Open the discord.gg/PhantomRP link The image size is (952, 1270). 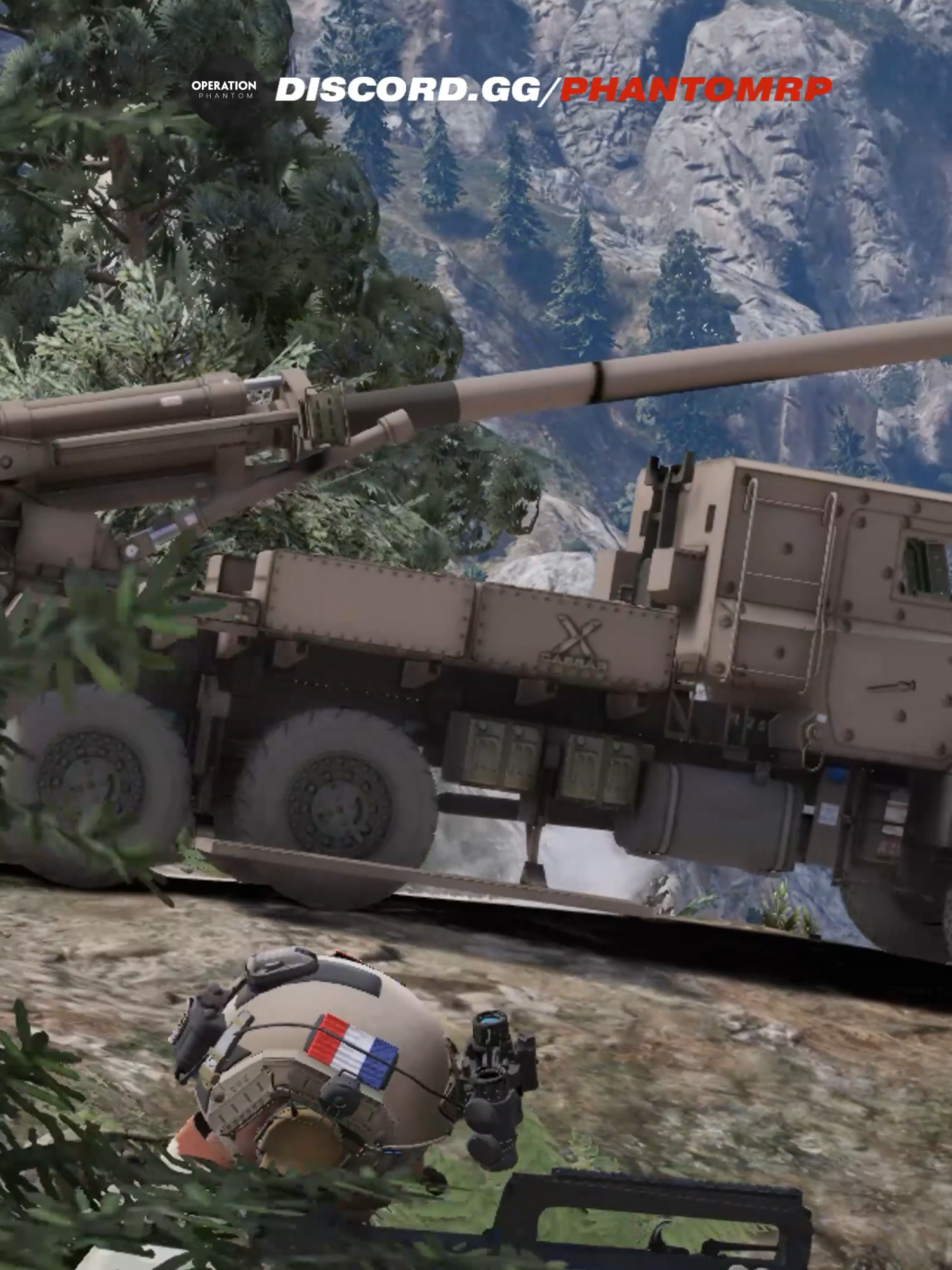(x=553, y=90)
